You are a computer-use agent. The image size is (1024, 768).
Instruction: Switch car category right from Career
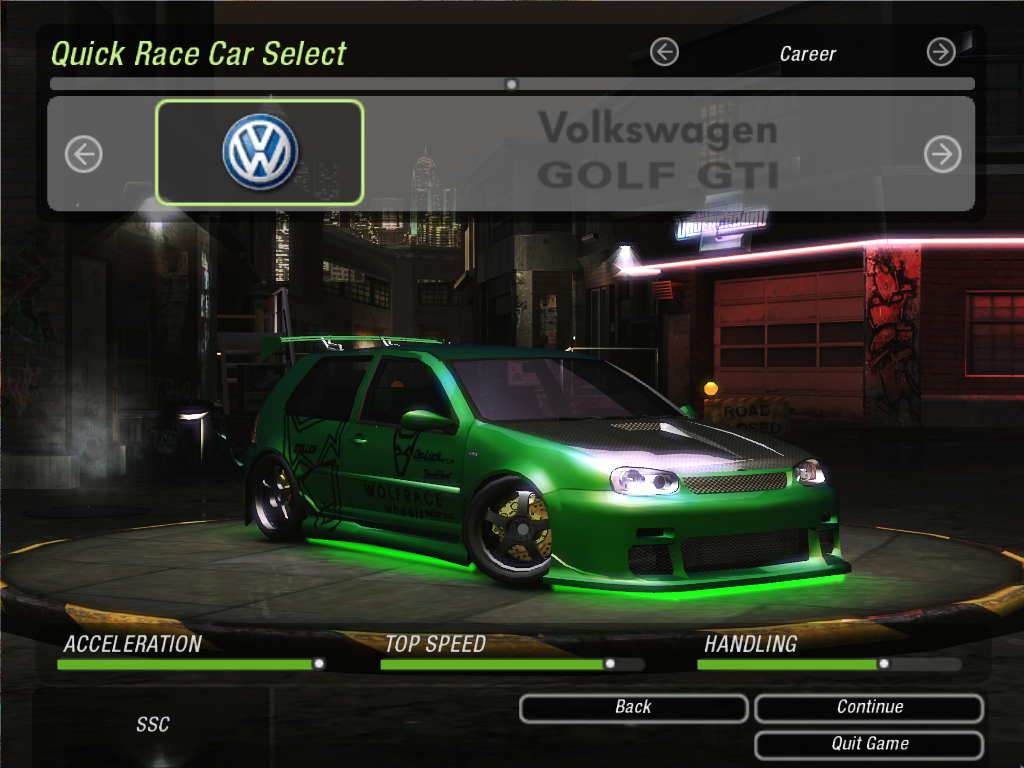(x=941, y=52)
